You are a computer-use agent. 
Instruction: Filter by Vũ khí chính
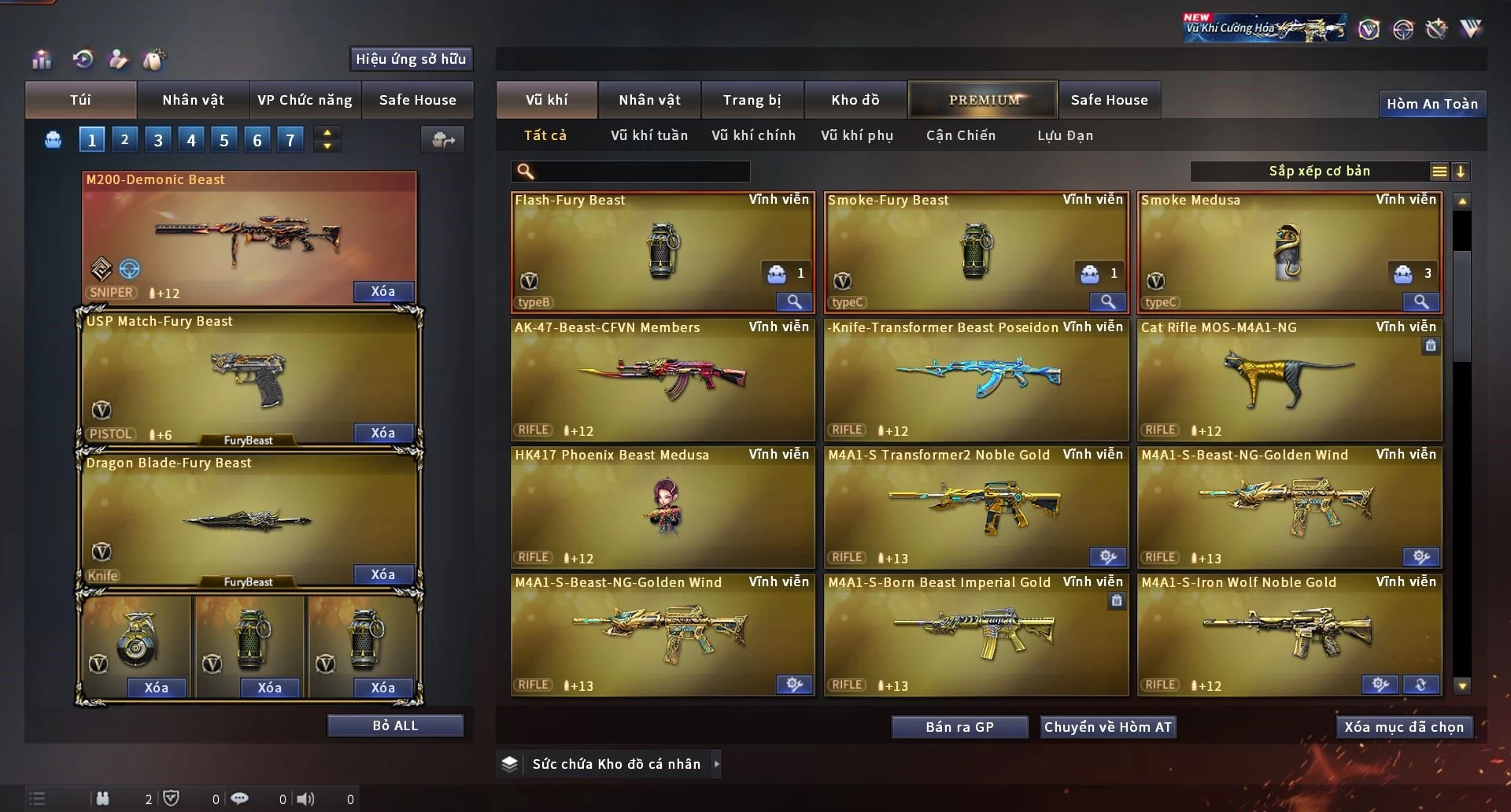click(753, 135)
